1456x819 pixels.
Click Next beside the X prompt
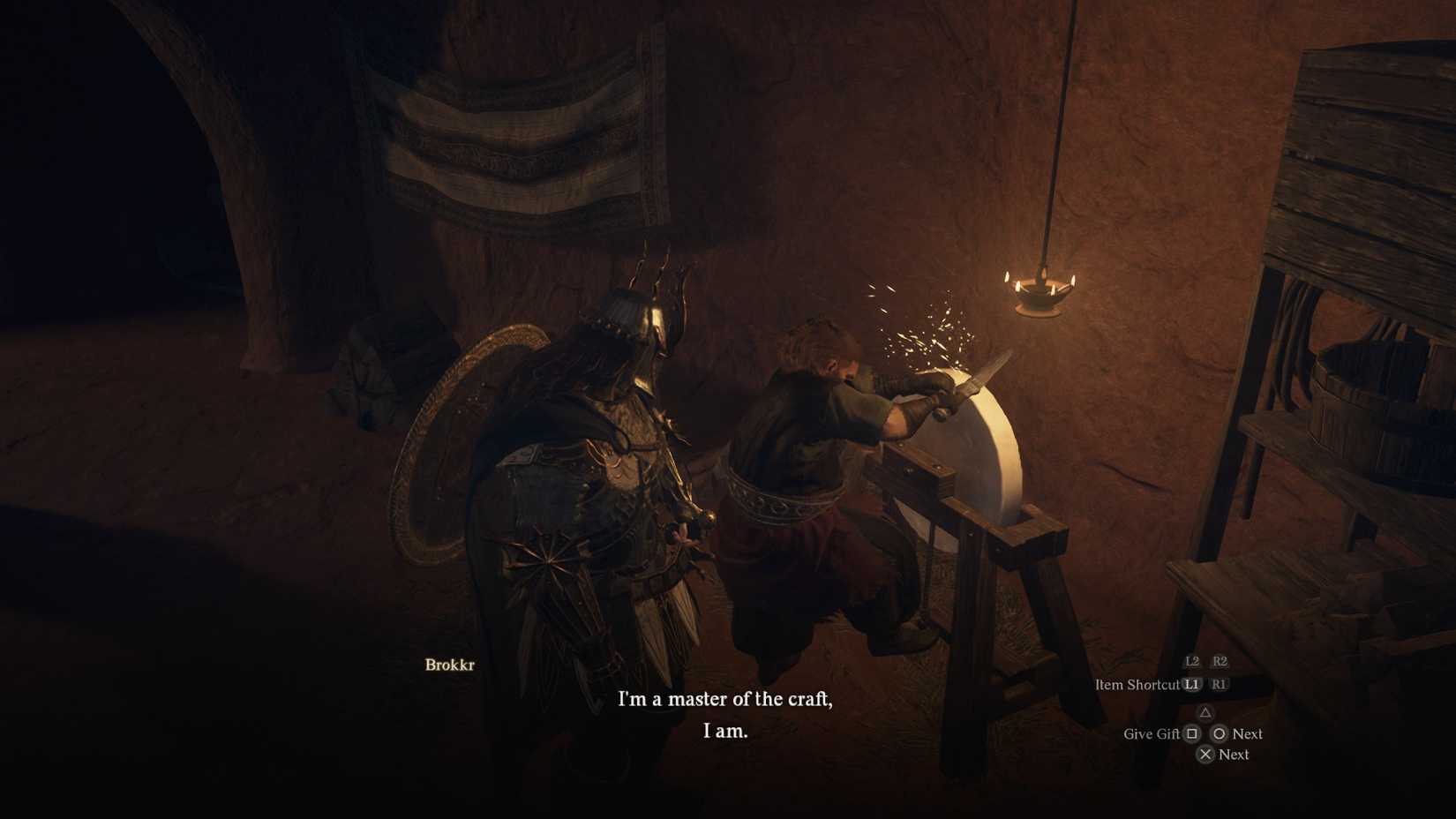point(1235,754)
